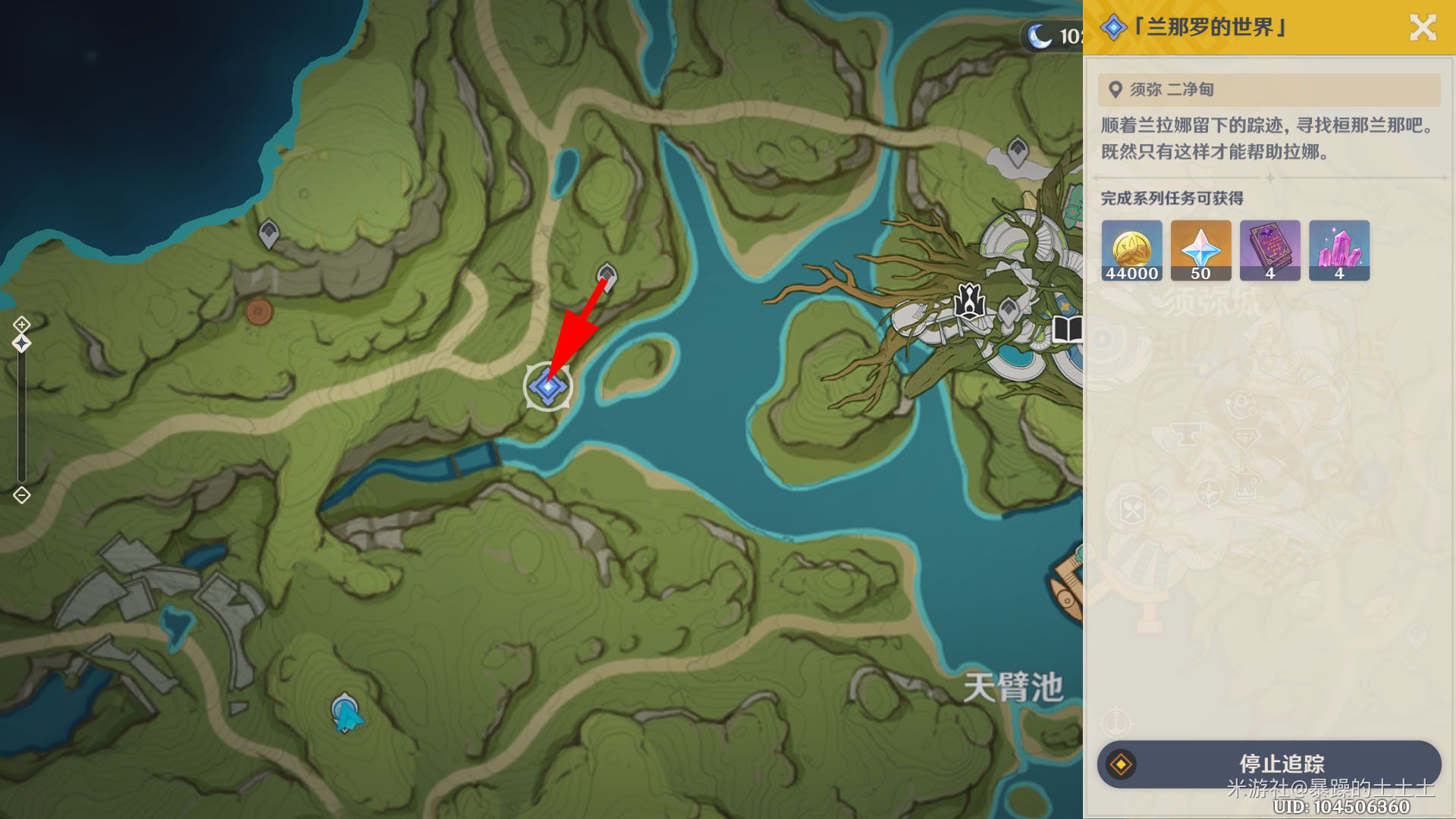Inspect the pink crystal ore reward

pos(1338,251)
